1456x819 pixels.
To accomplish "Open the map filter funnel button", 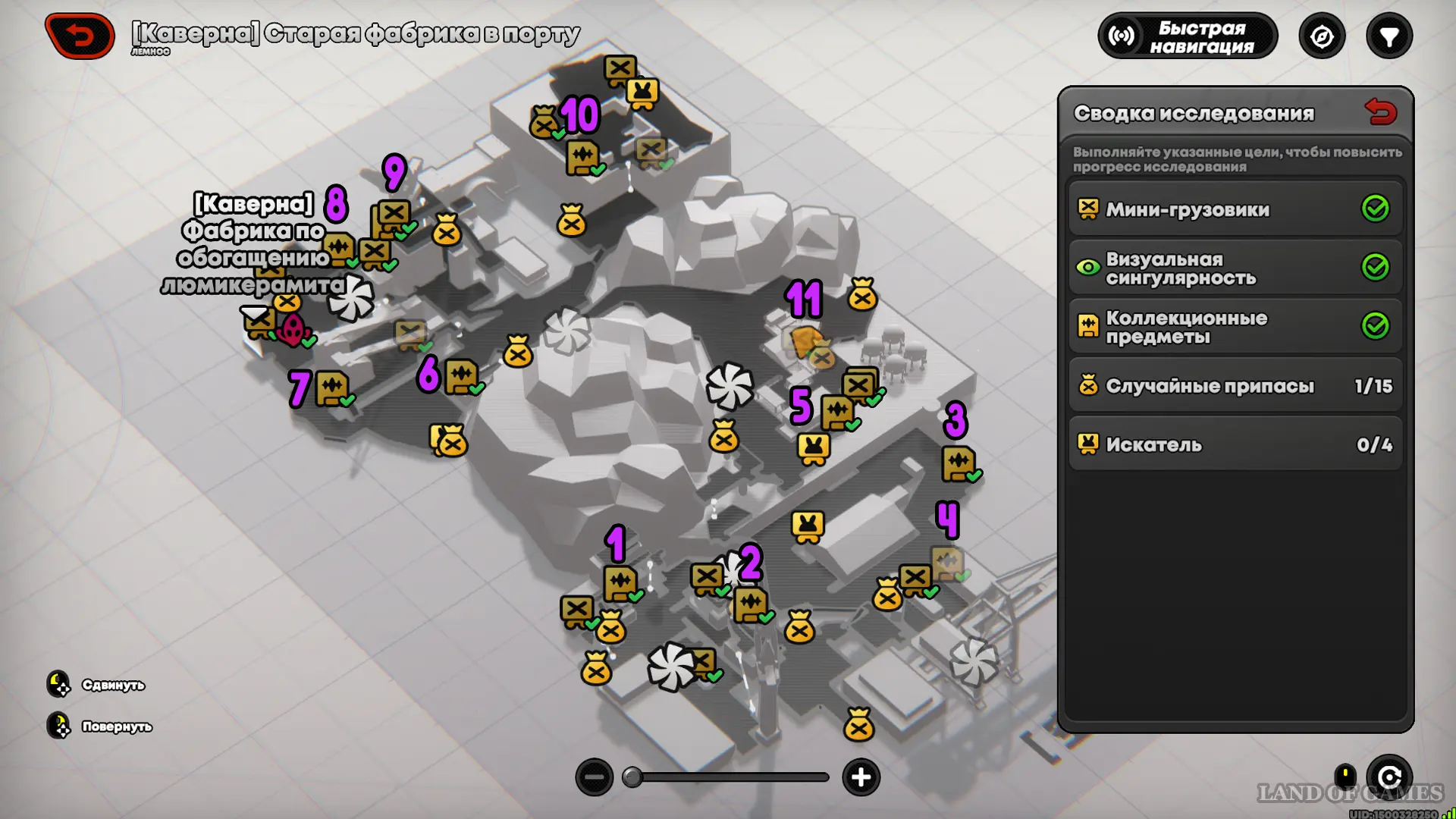I will point(1389,36).
